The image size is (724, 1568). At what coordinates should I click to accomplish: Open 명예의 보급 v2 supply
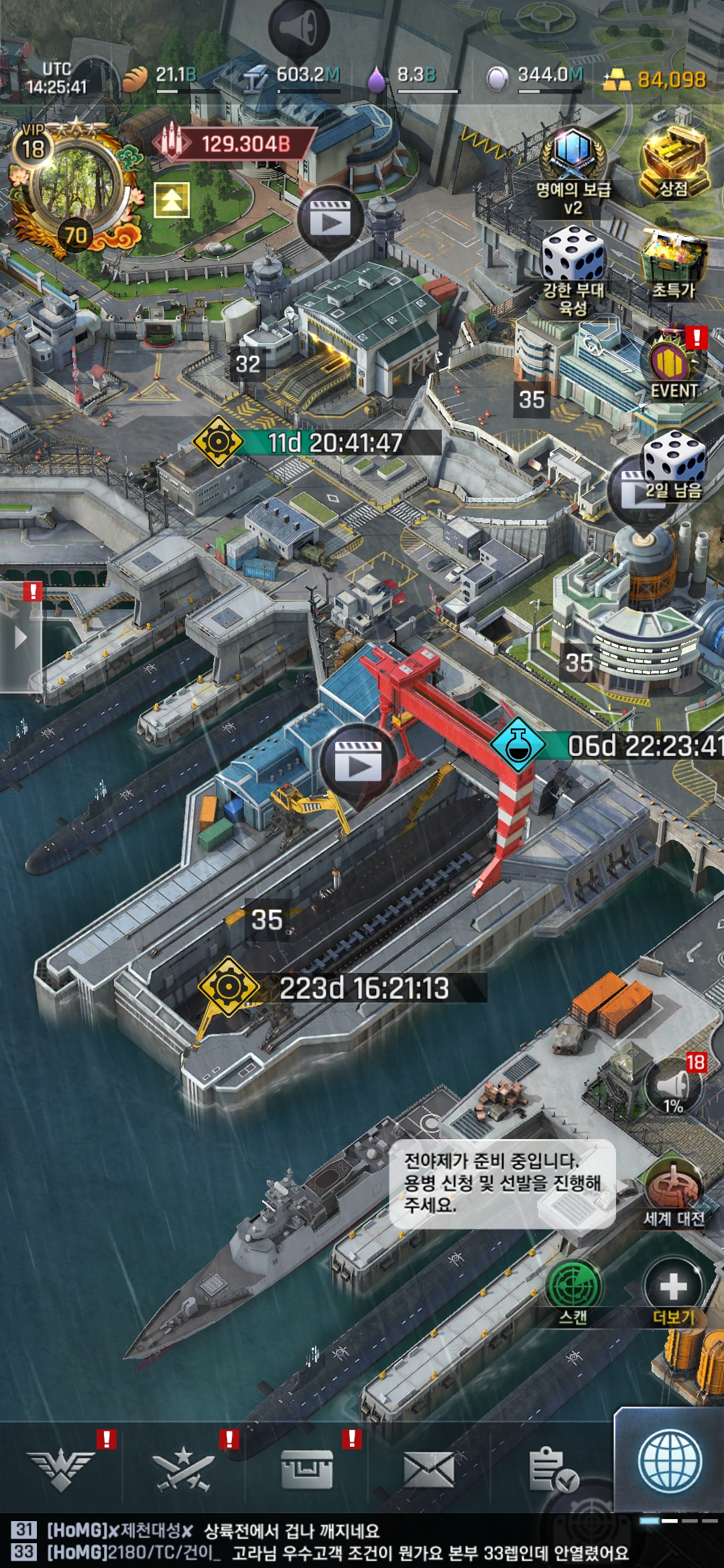pos(573,168)
